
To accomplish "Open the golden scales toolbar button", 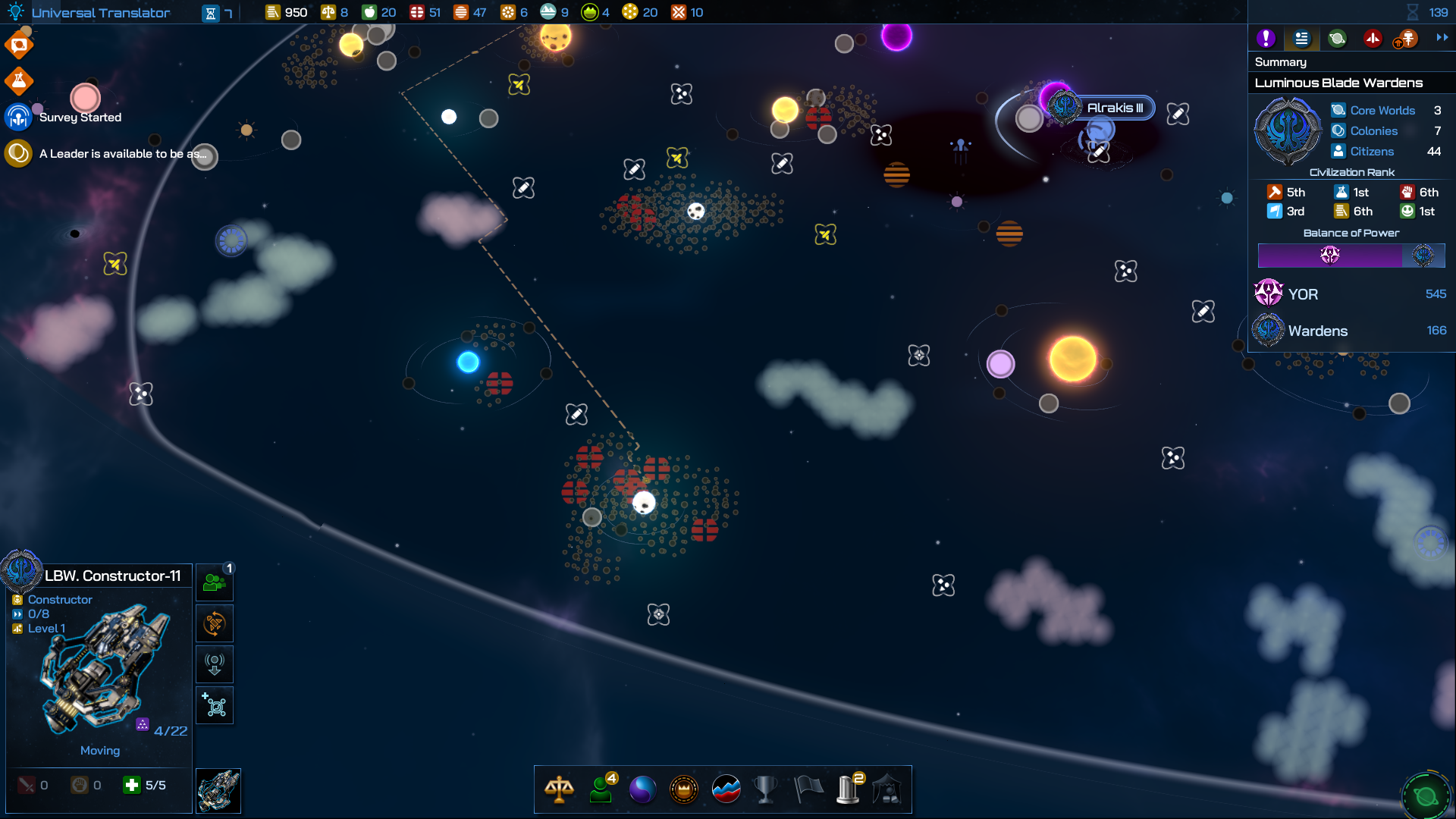I will 559,789.
